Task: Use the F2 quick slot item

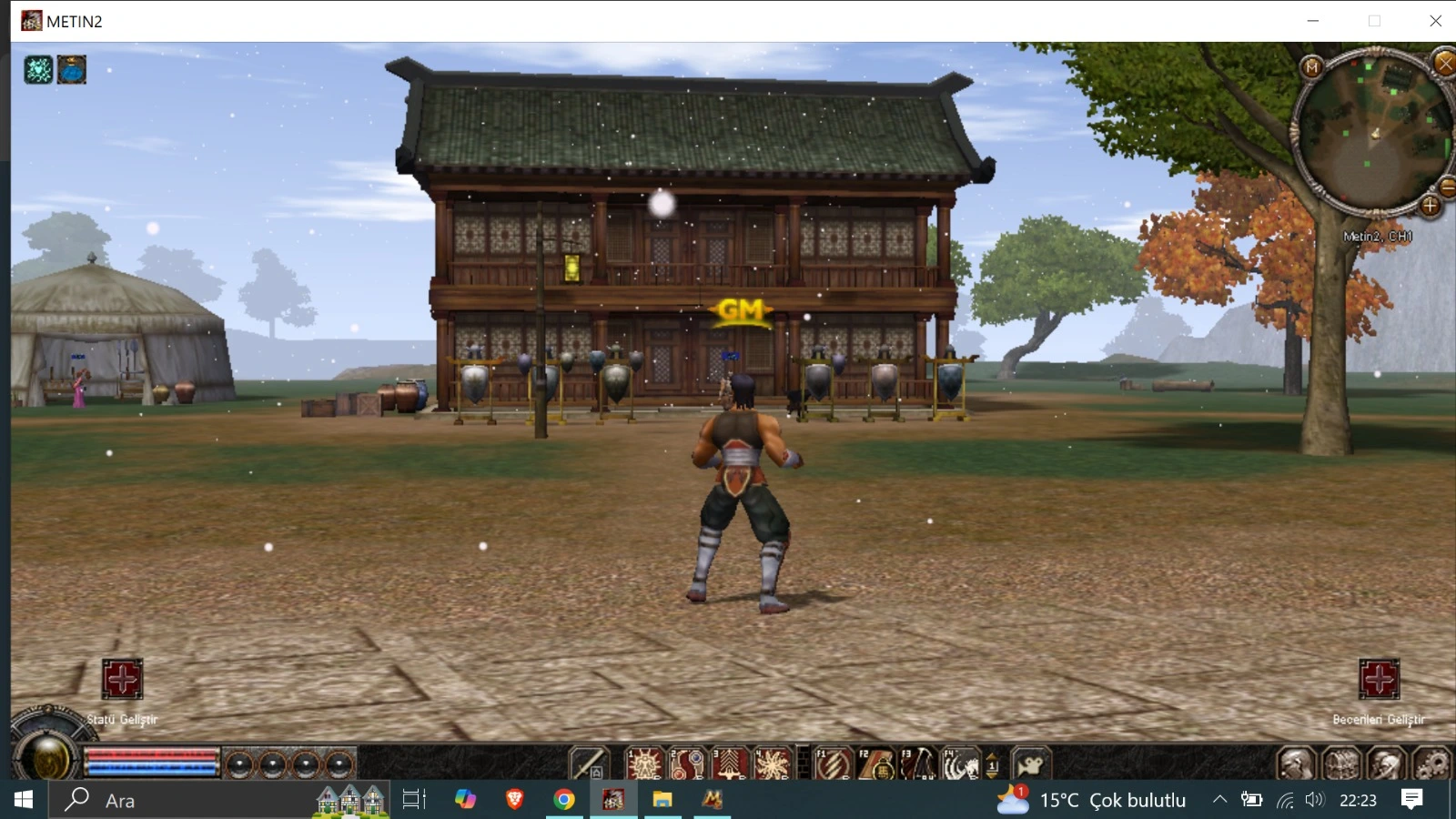Action: point(875,763)
